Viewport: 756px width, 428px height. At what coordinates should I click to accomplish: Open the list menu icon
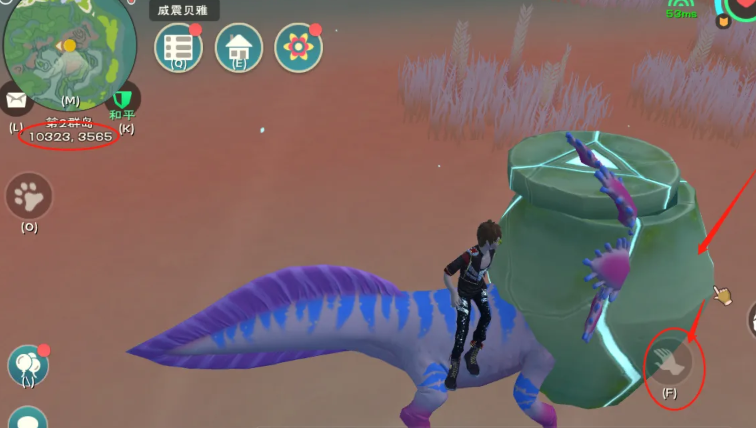point(178,46)
